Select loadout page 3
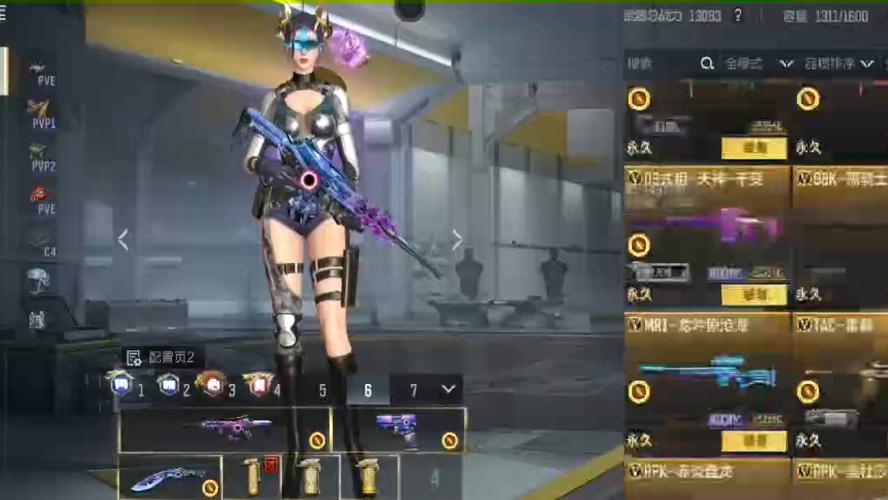The height and width of the screenshot is (500, 888). (x=216, y=386)
